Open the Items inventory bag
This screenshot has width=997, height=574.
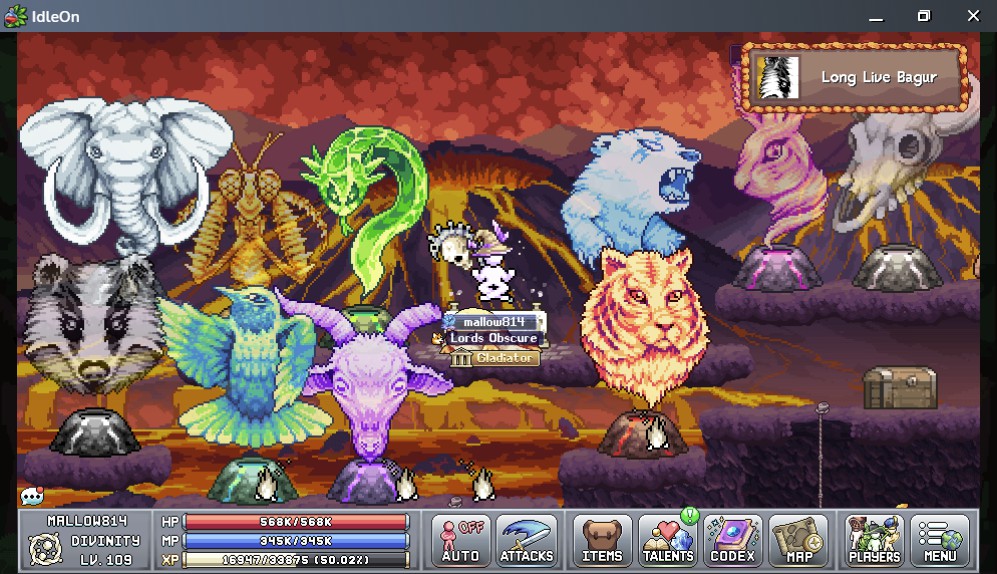click(602, 540)
